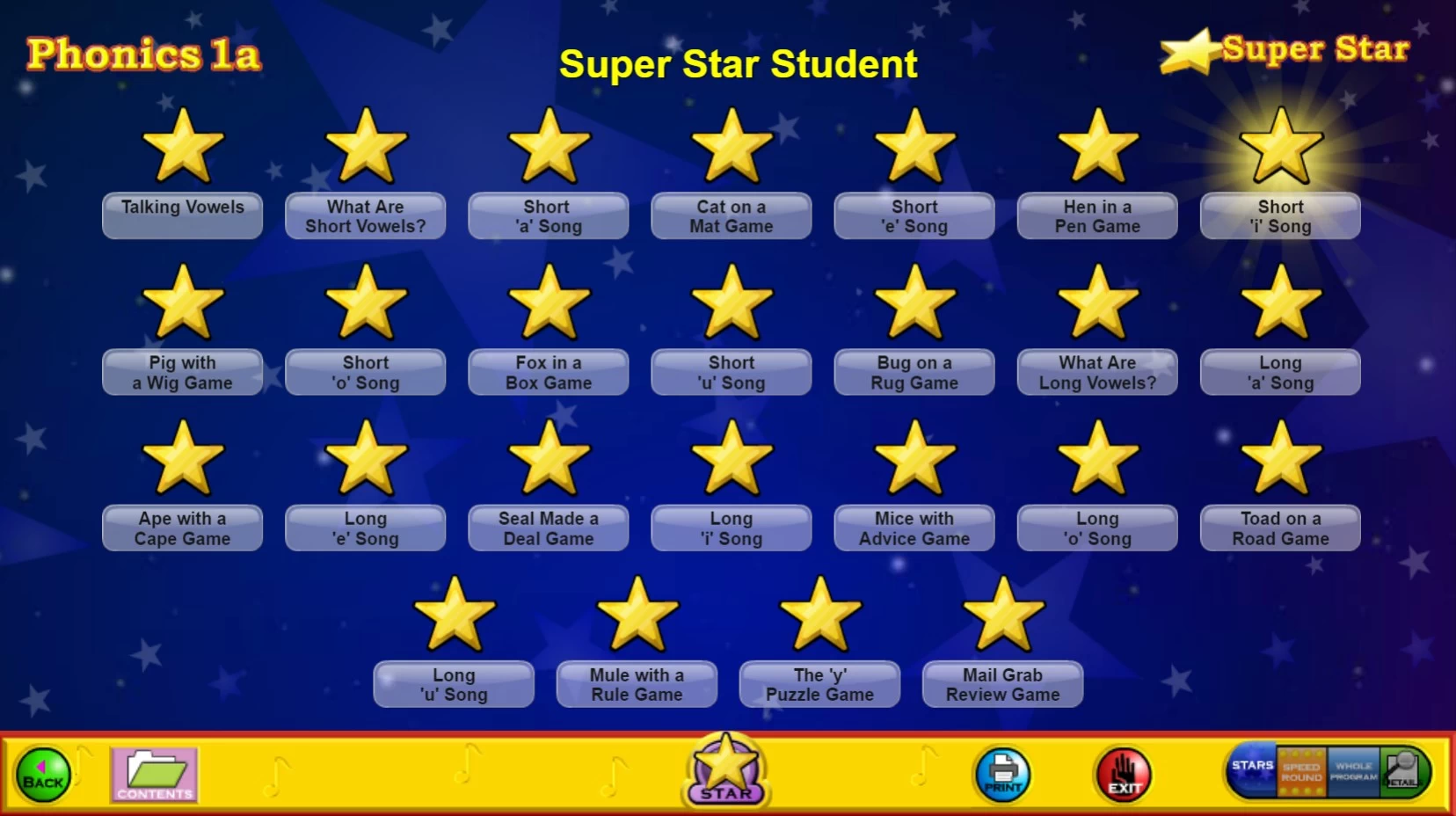Choose What Are Short Vowels?
Viewport: 1456px width, 816px height.
(366, 216)
